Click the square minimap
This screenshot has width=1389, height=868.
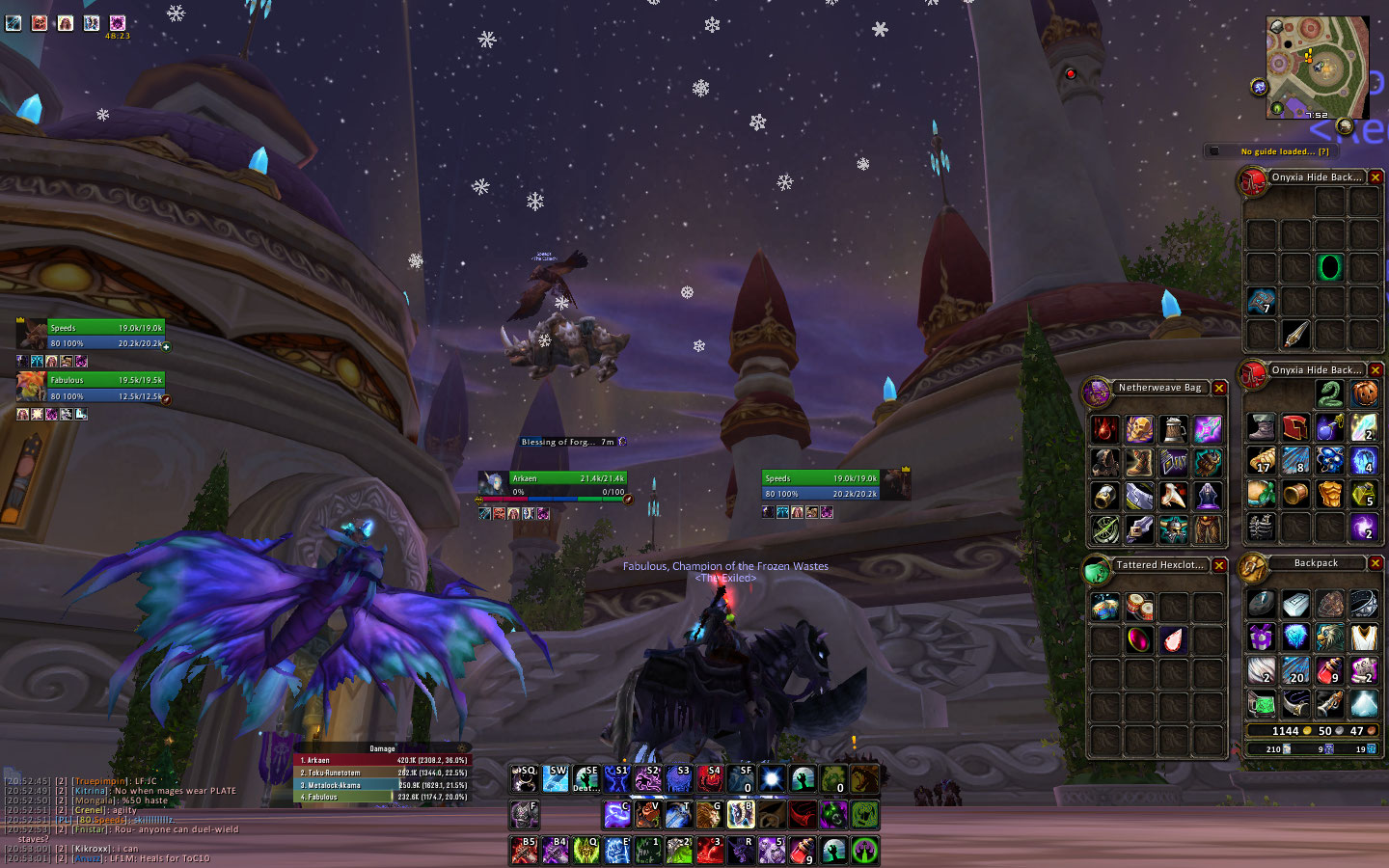[1317, 68]
